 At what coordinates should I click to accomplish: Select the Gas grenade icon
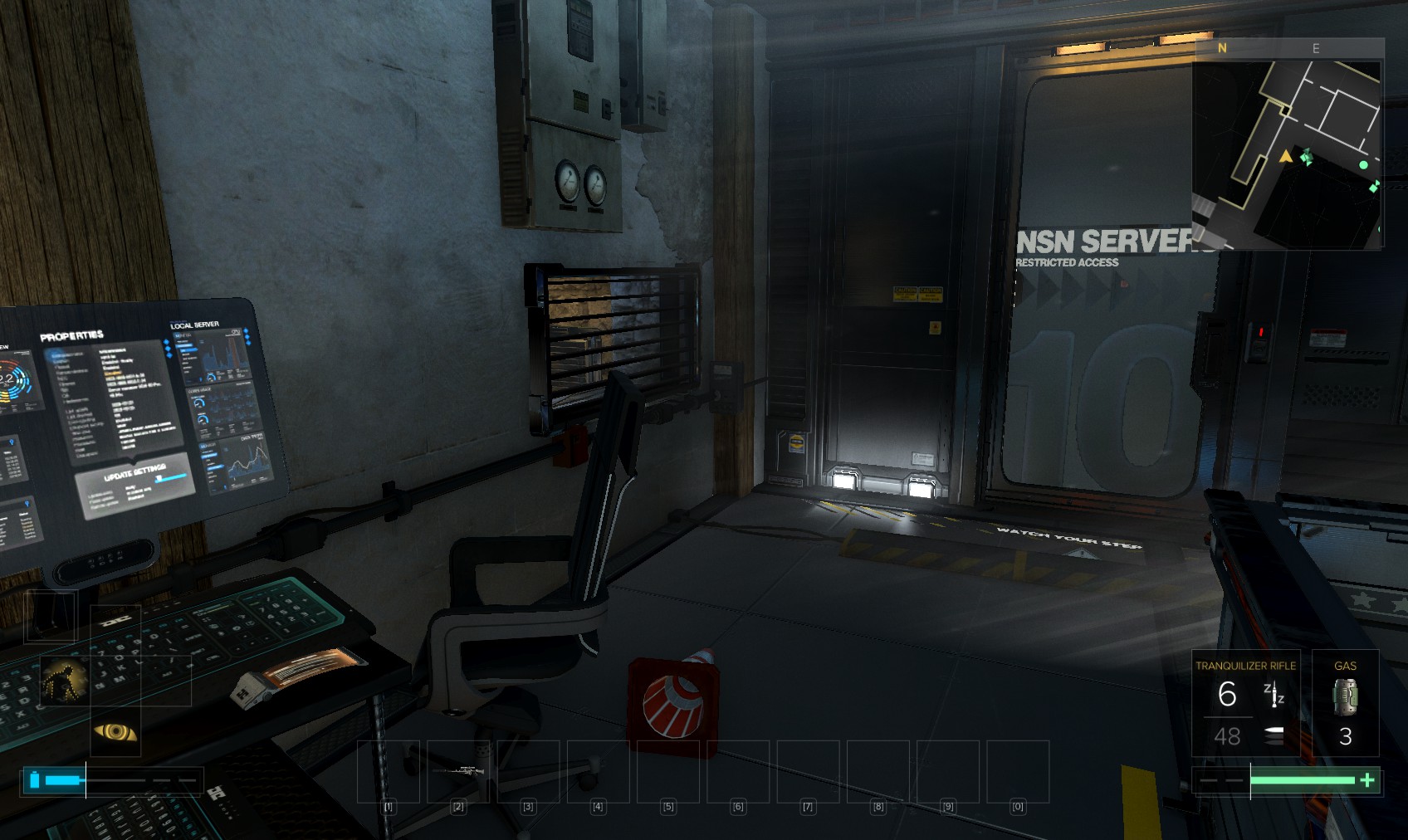(1345, 697)
